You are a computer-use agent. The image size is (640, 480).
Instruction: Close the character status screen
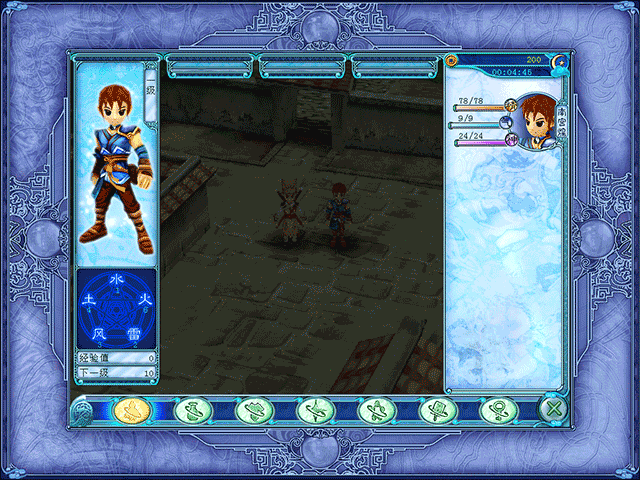click(554, 408)
